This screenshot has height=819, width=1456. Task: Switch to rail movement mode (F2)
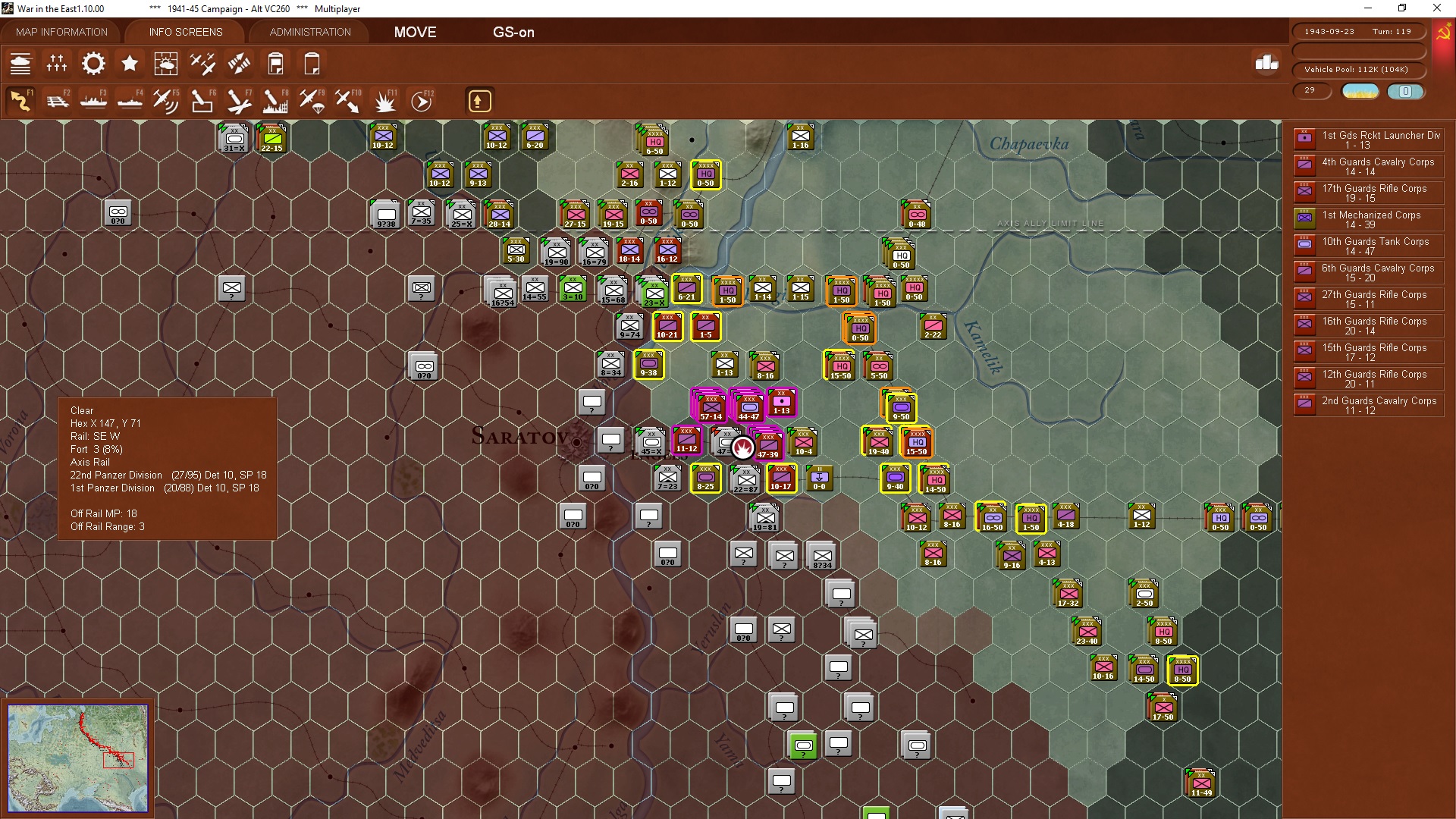coord(58,100)
